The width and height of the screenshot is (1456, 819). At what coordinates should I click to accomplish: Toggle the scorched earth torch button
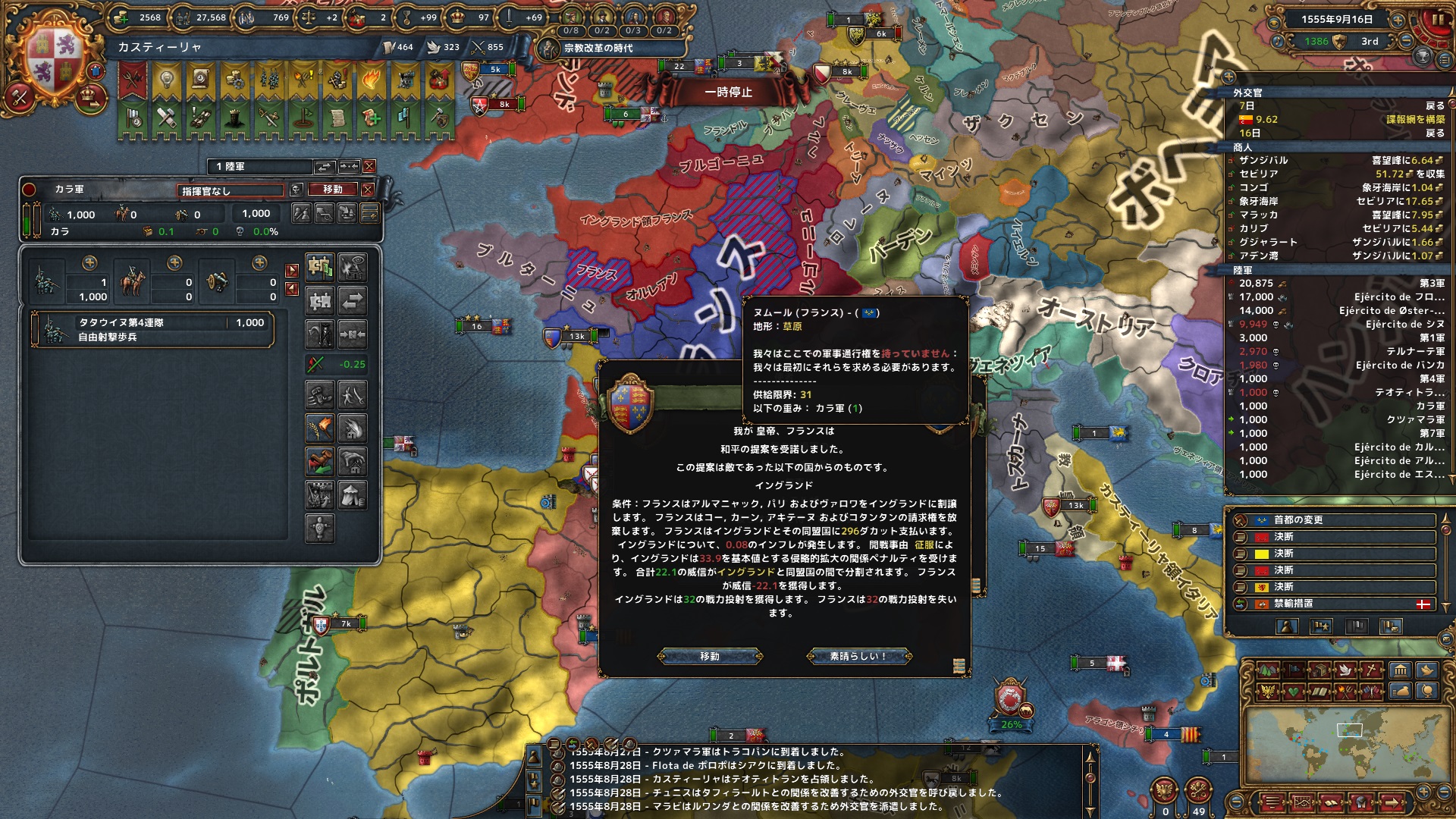[x=320, y=428]
